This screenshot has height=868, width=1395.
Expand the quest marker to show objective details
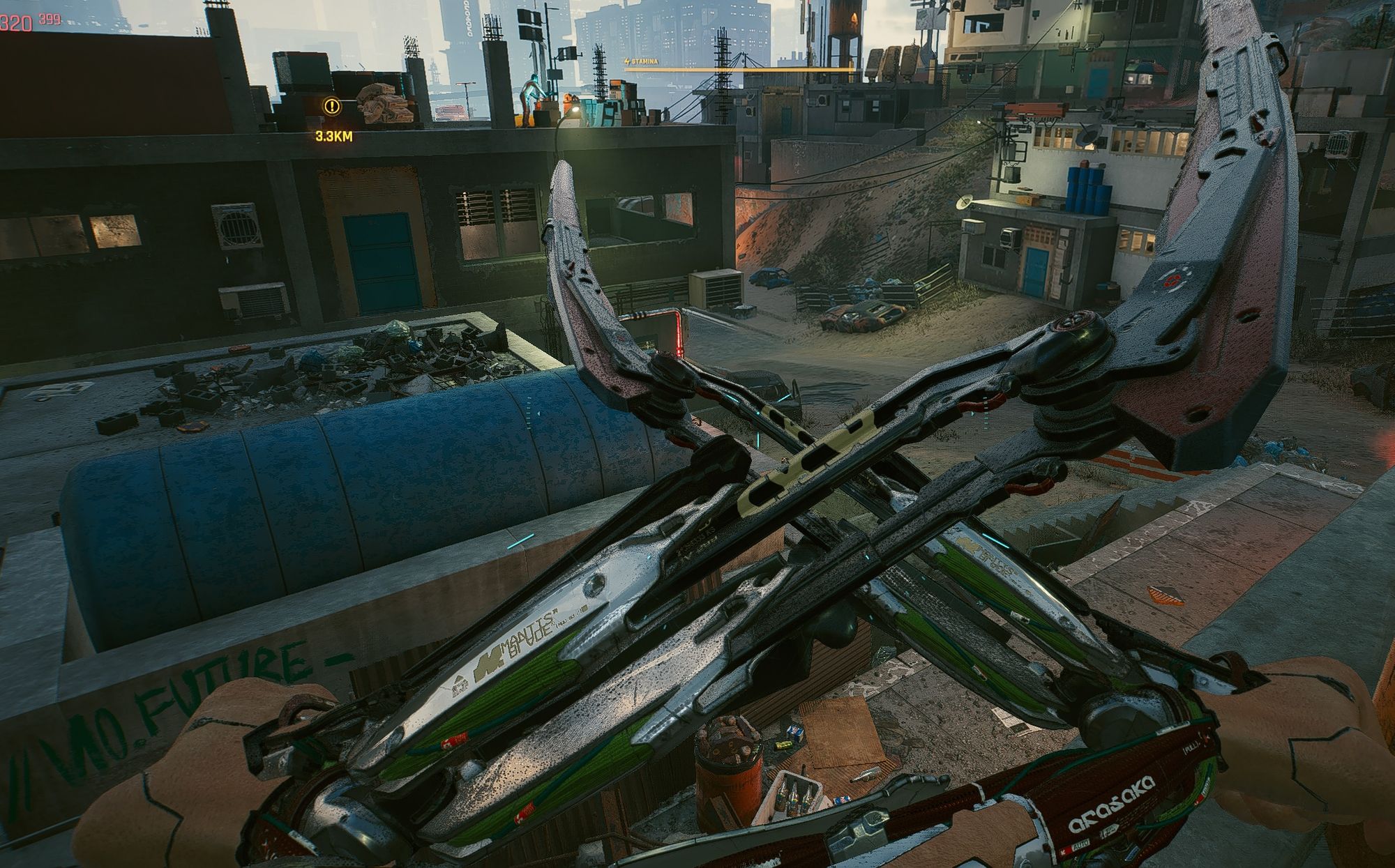(x=331, y=107)
